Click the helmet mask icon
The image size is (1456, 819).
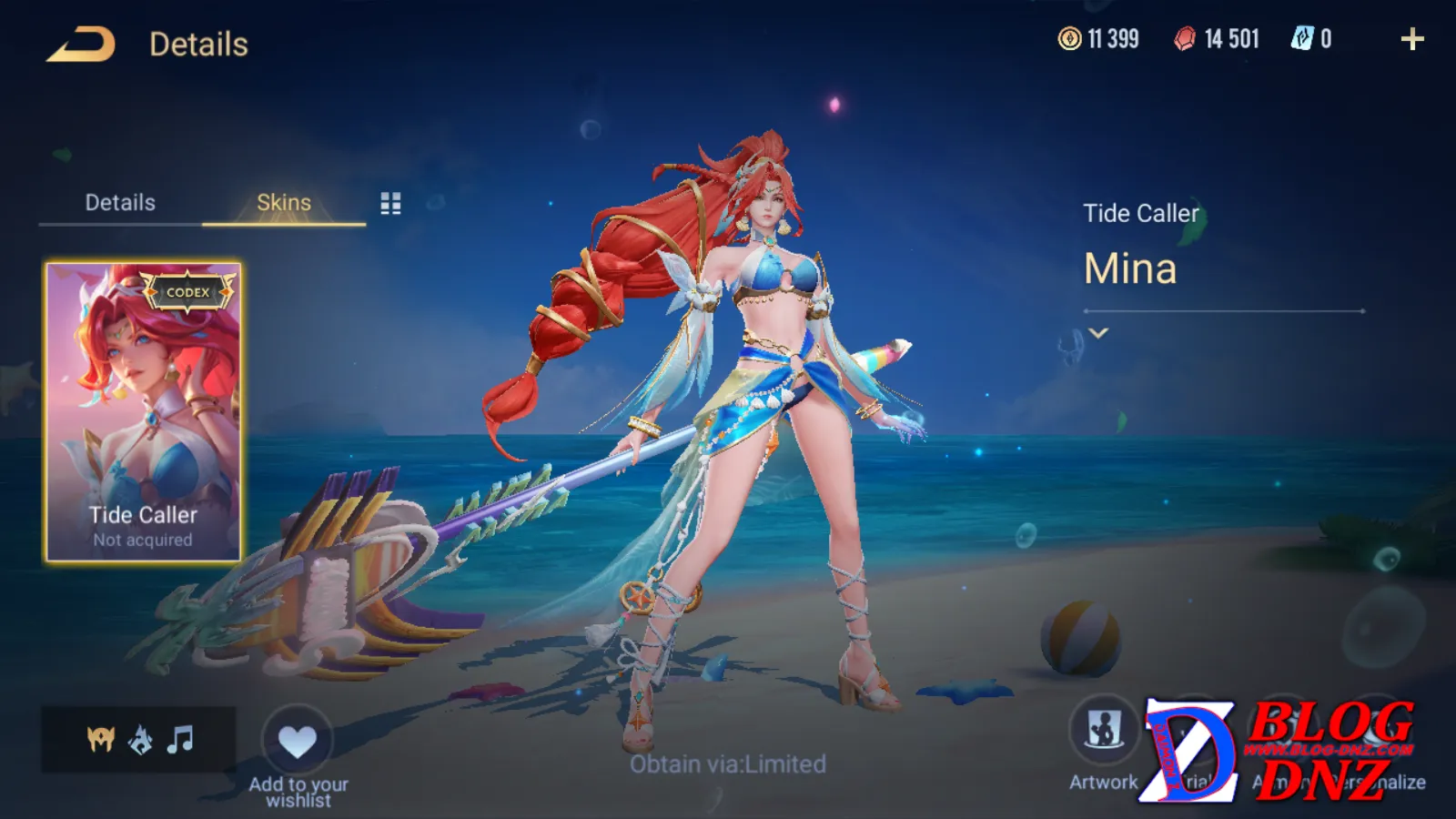tap(100, 740)
